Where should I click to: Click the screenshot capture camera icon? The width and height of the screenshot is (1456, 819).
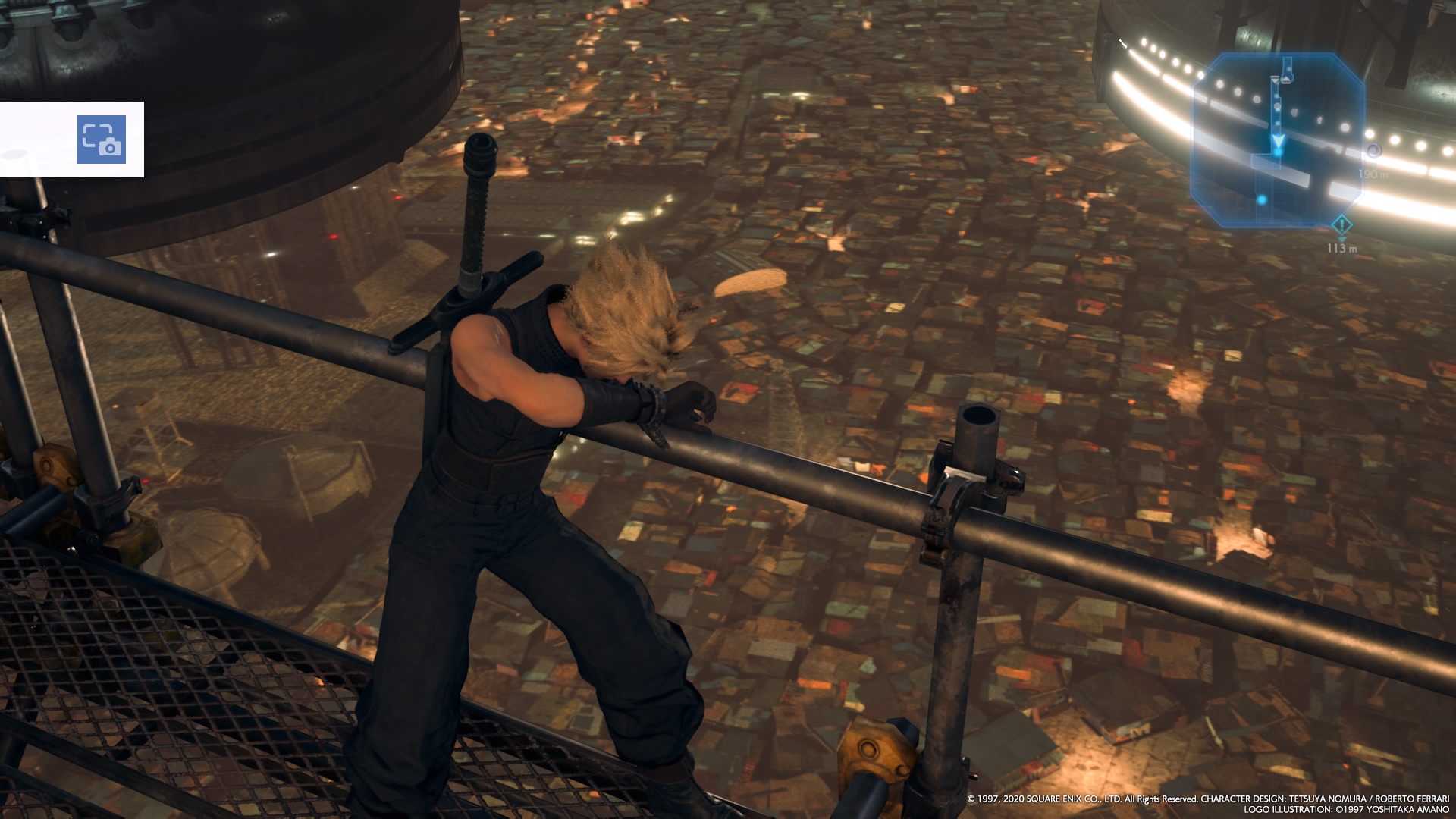coord(101,140)
